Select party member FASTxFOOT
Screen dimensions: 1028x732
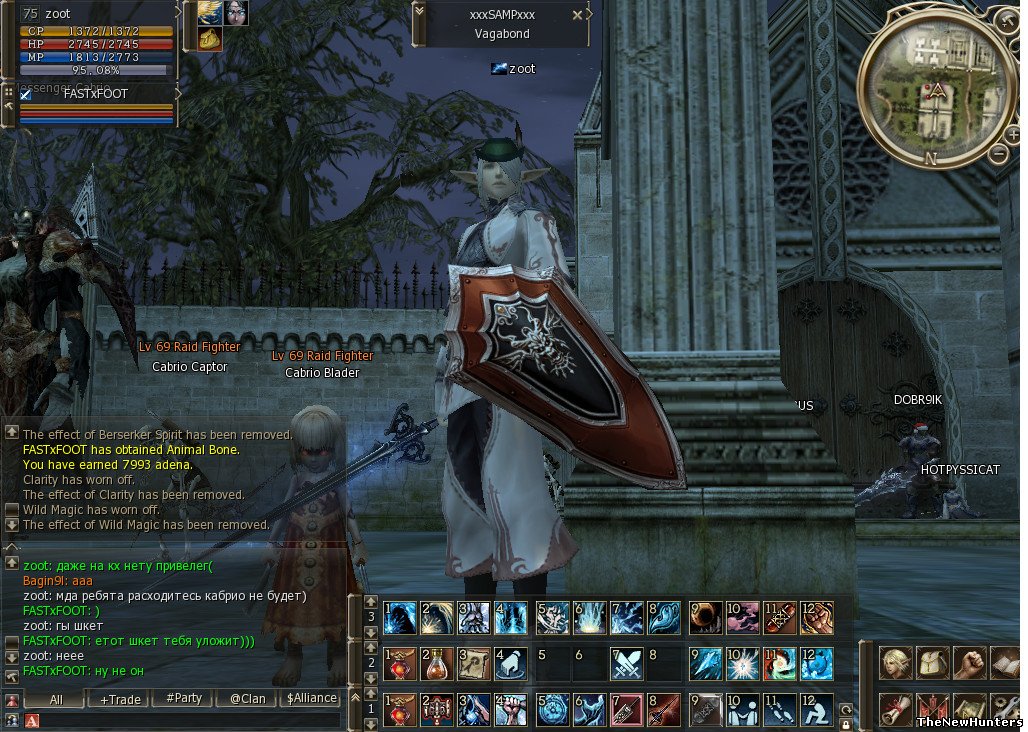click(x=95, y=93)
